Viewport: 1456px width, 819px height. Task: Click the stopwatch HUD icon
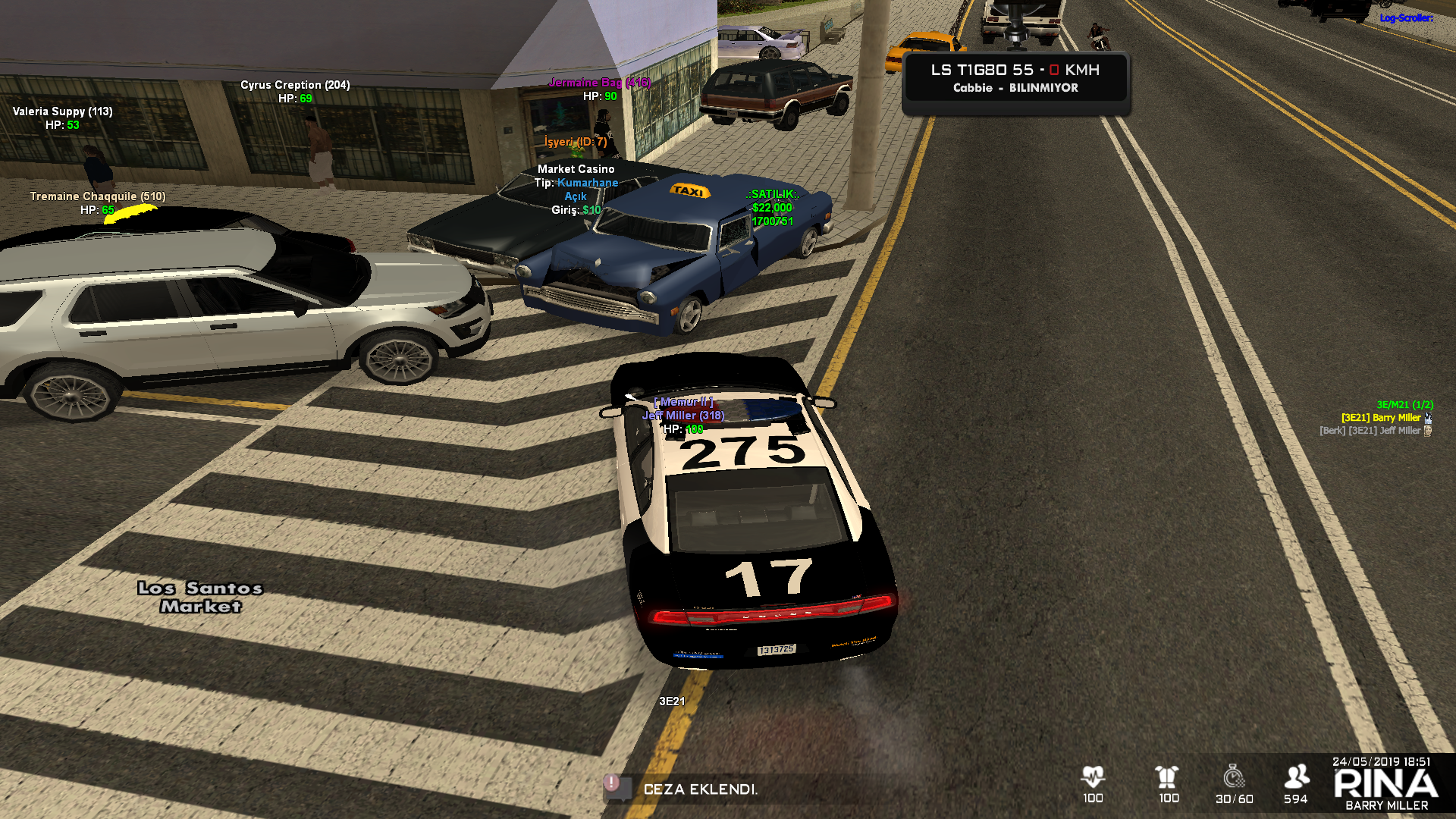pos(1234,777)
